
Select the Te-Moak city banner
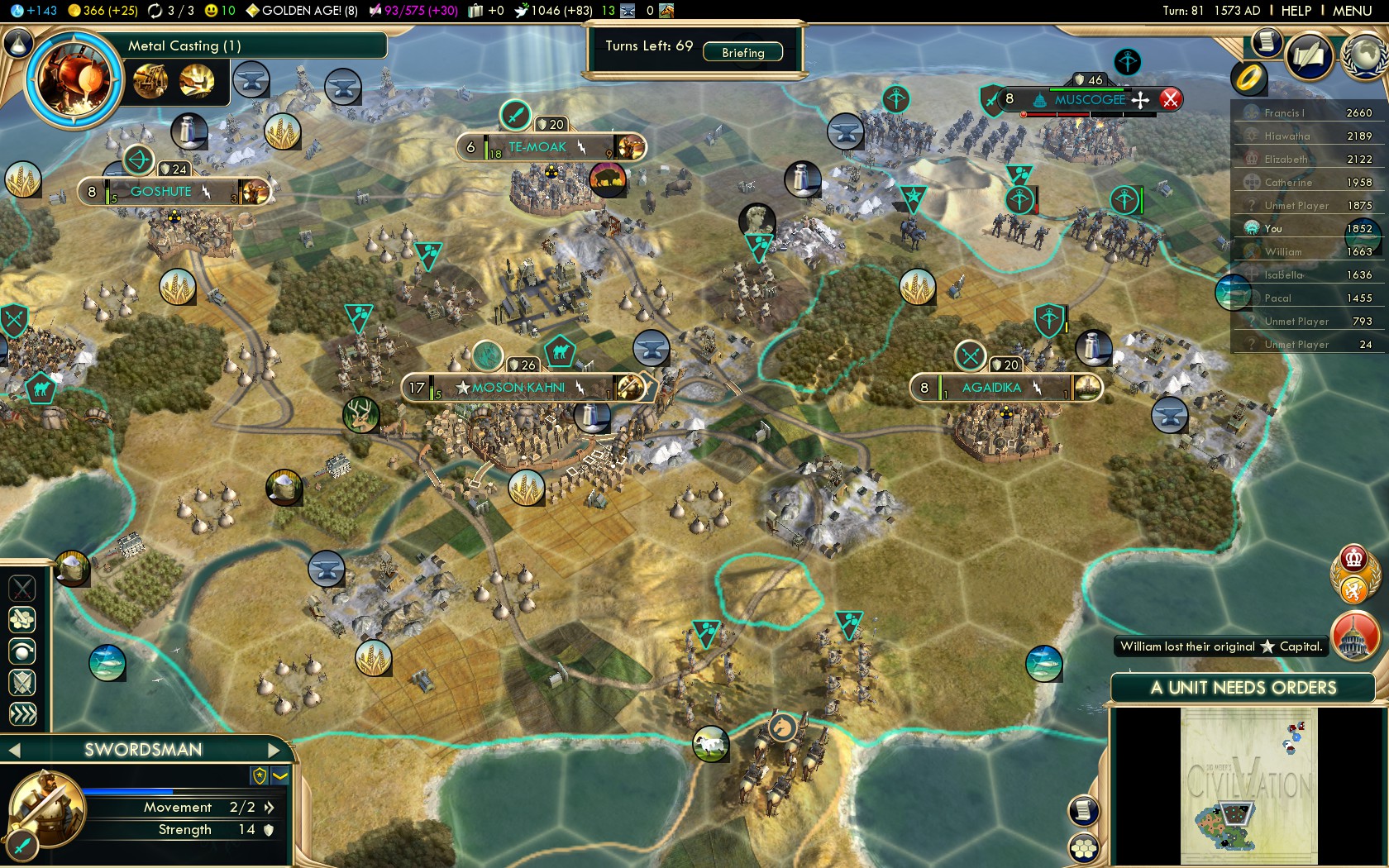coord(537,147)
